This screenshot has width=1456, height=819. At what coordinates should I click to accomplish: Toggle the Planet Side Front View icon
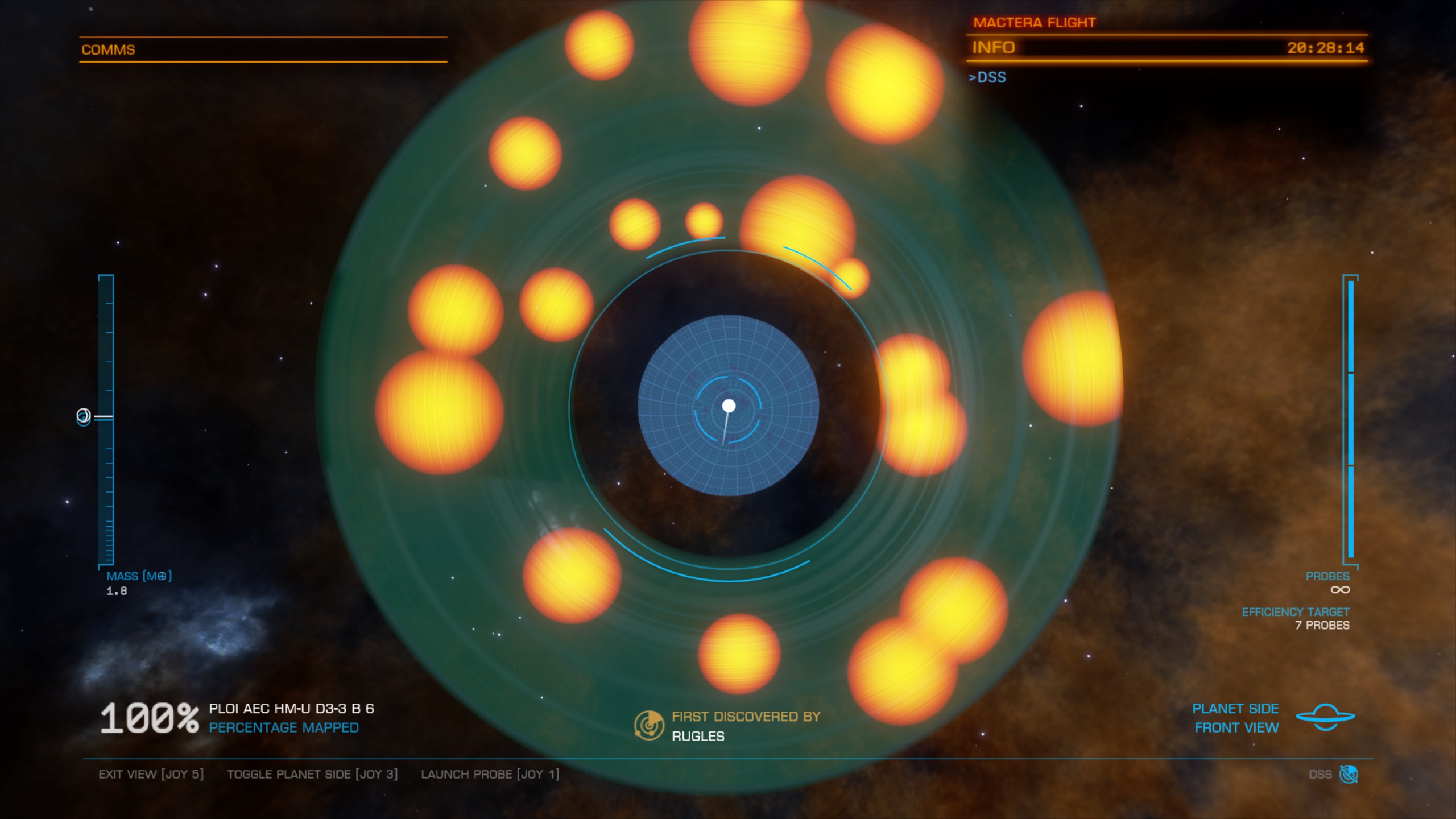pyautogui.click(x=1325, y=717)
